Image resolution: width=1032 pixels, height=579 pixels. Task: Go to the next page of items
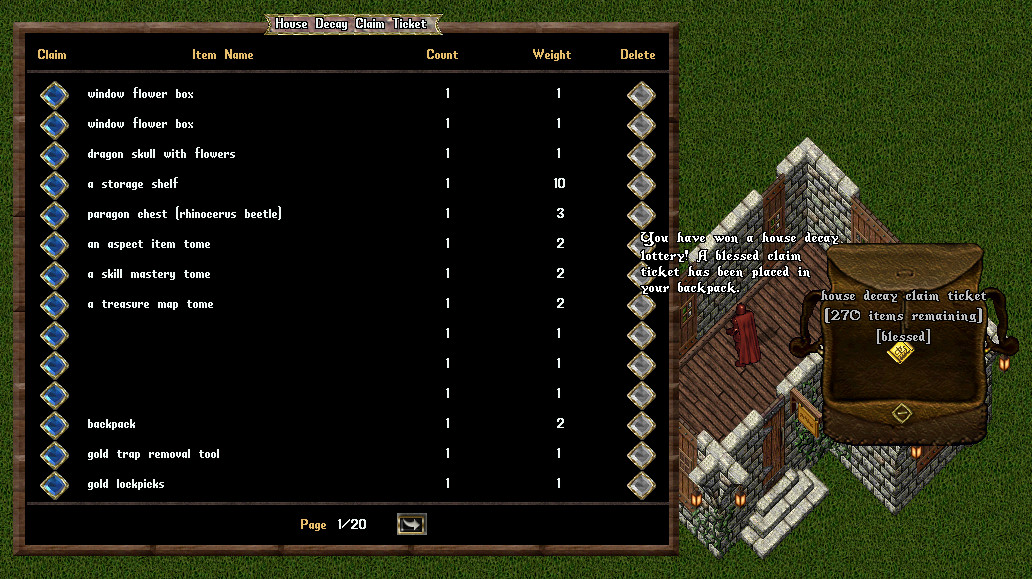[411, 524]
